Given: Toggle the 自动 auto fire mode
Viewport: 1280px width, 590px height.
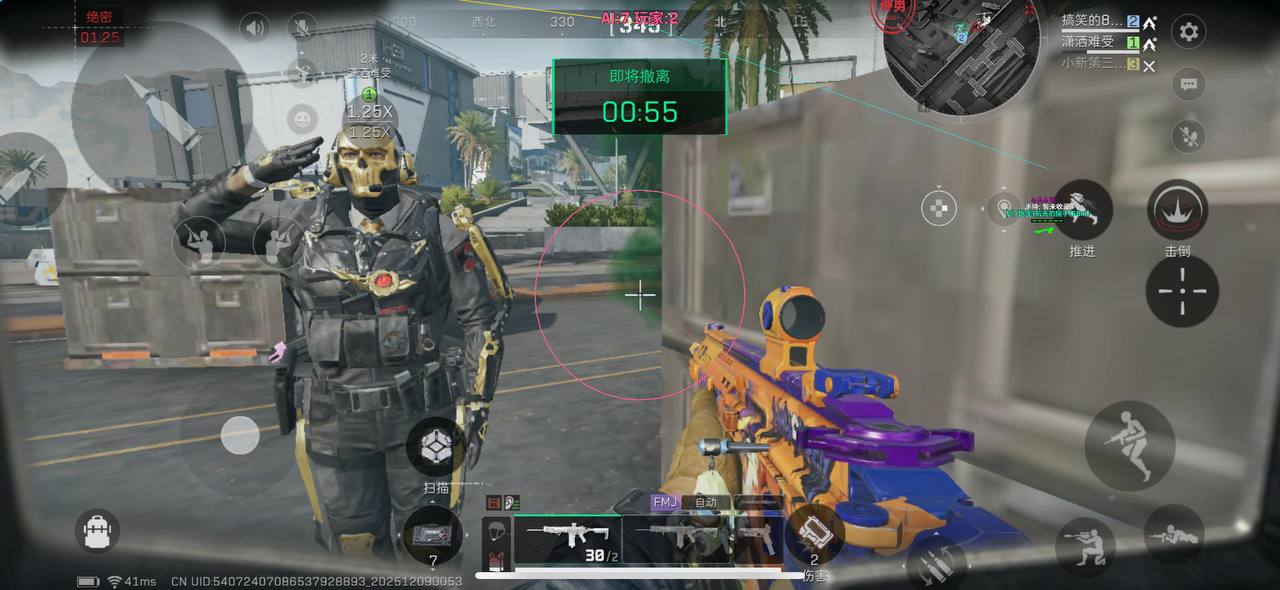Looking at the screenshot, I should click(x=706, y=502).
